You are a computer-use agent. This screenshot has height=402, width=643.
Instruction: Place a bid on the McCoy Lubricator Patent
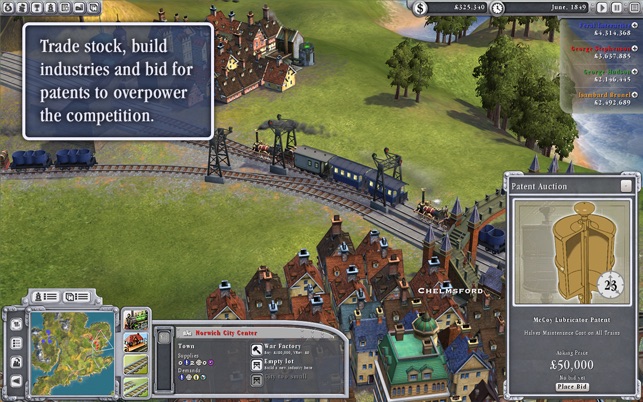[572, 385]
